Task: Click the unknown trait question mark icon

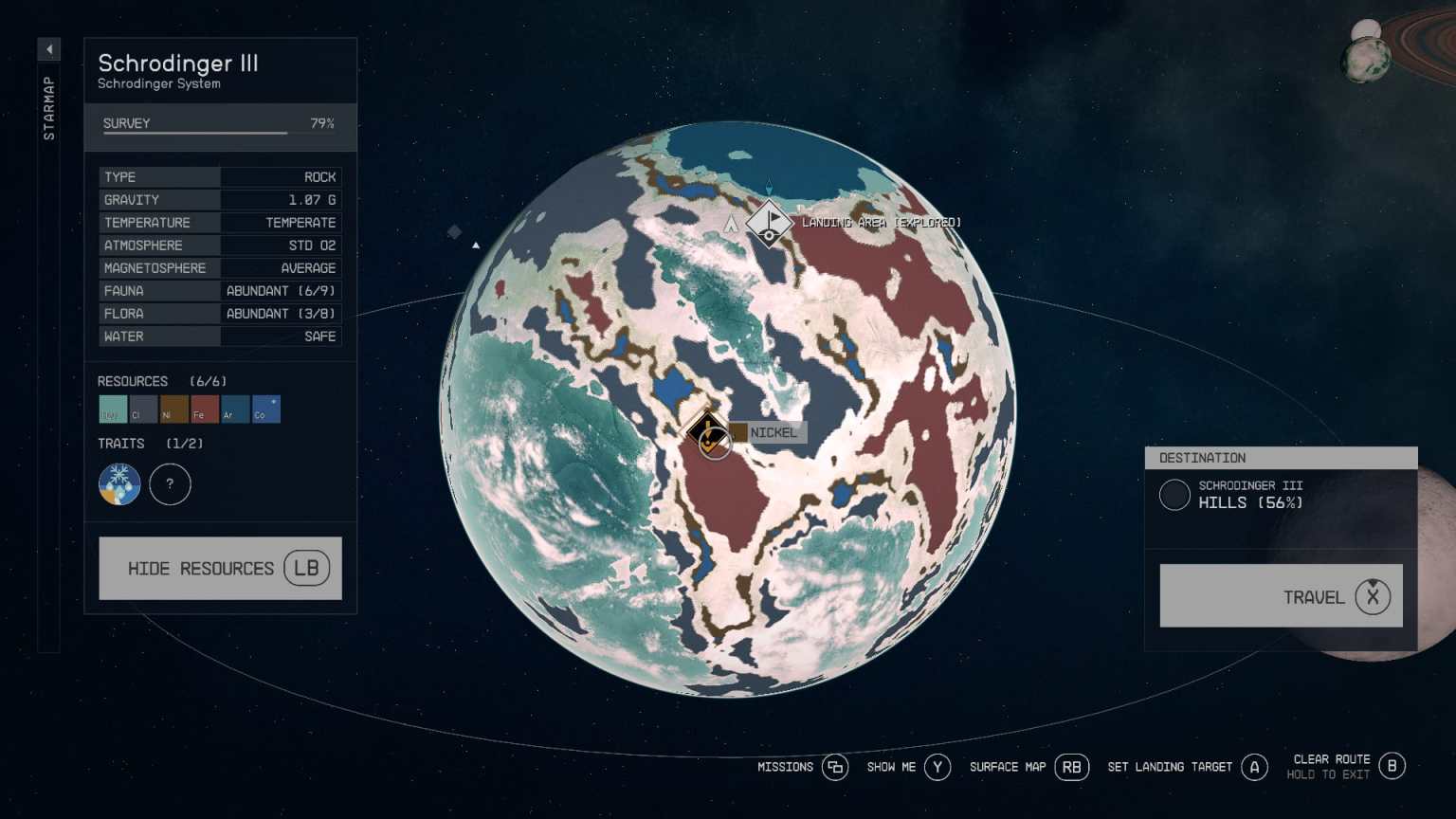Action: (x=170, y=484)
